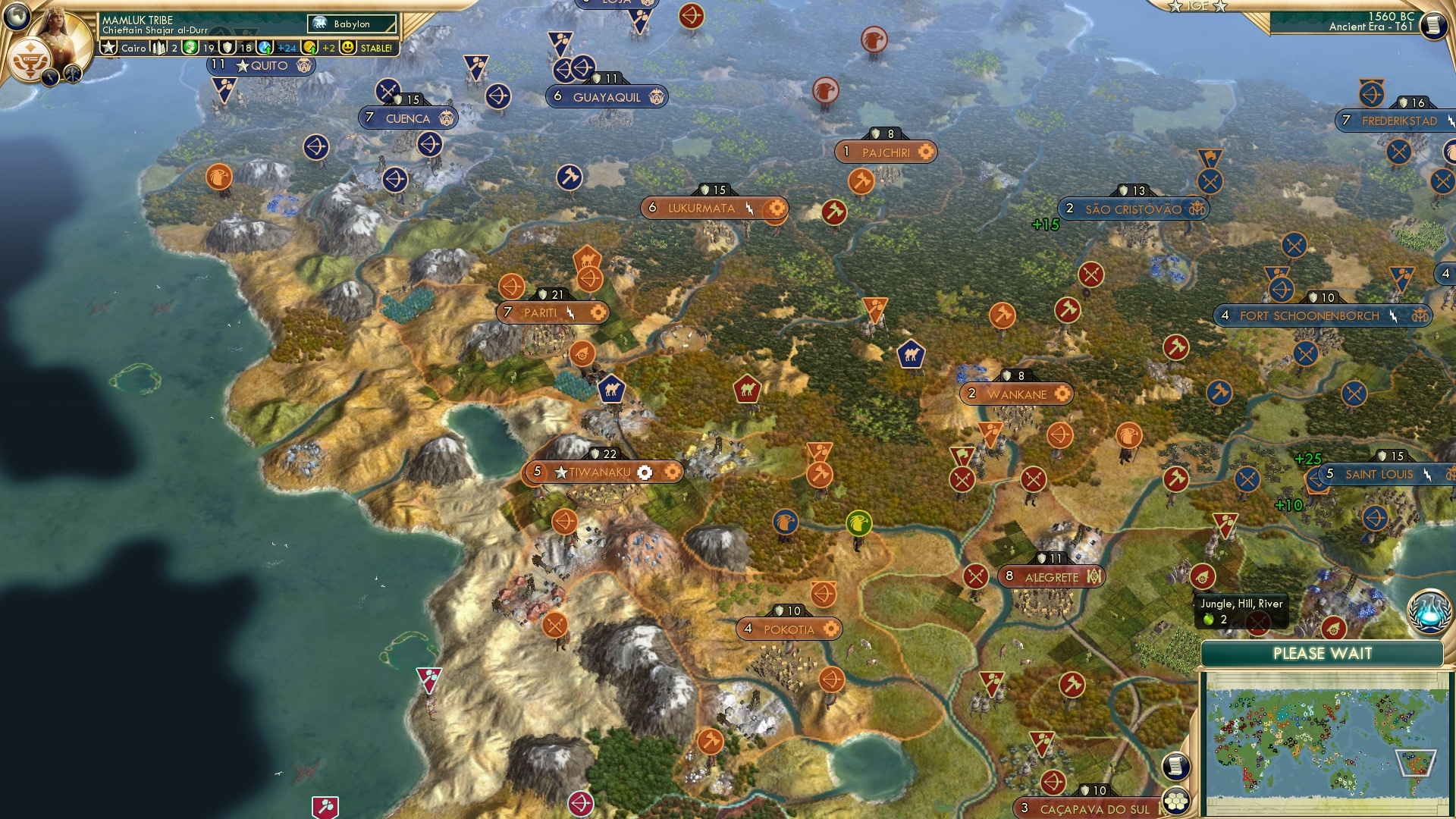Viewport: 1456px width, 819px height.
Task: Open the research screen via the flask icon
Action: tap(1429, 610)
